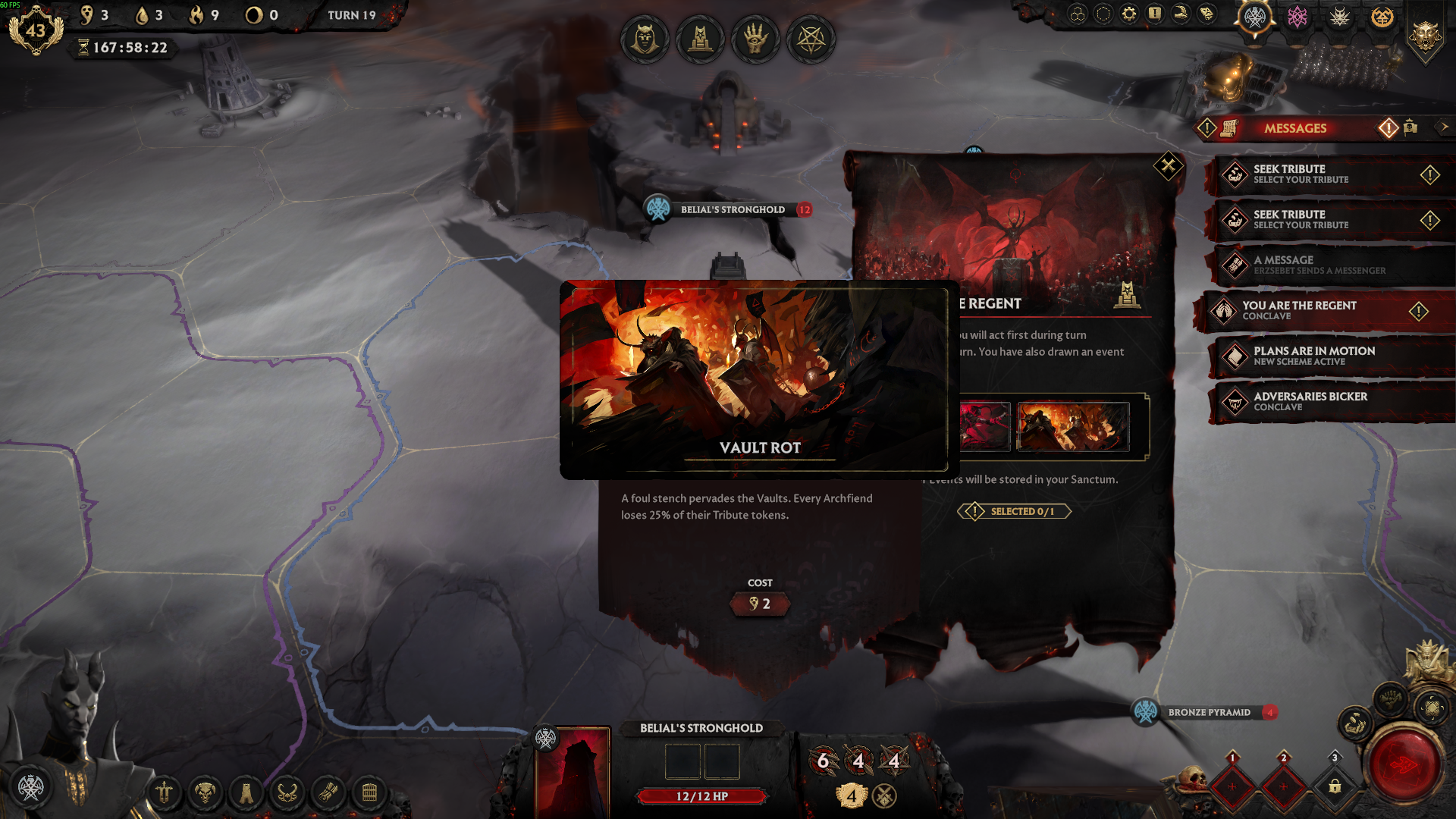This screenshot has height=819, width=1456.
Task: Open the clenched fist action icon
Action: [x=1390, y=698]
